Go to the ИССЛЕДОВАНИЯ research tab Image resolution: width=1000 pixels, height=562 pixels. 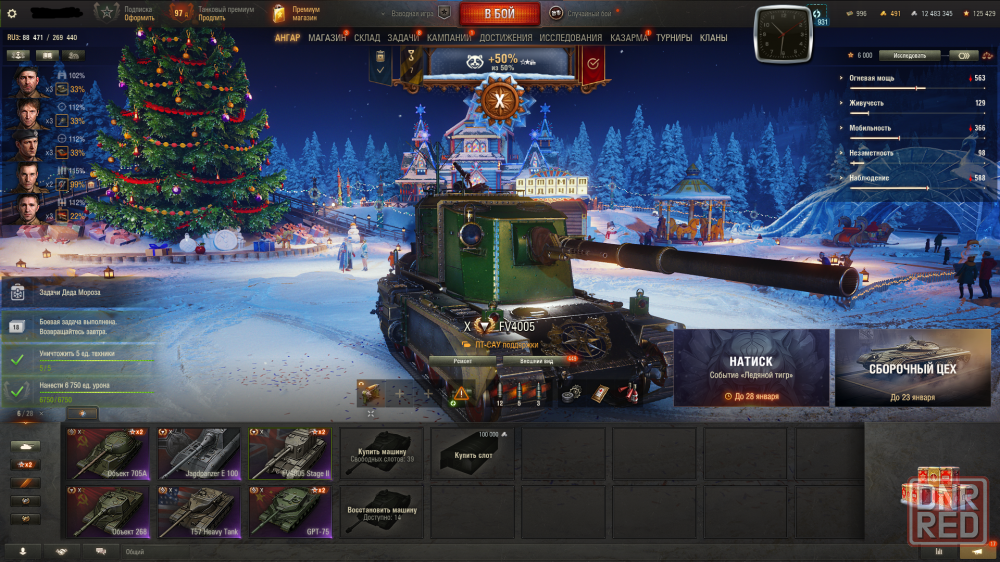coord(571,38)
